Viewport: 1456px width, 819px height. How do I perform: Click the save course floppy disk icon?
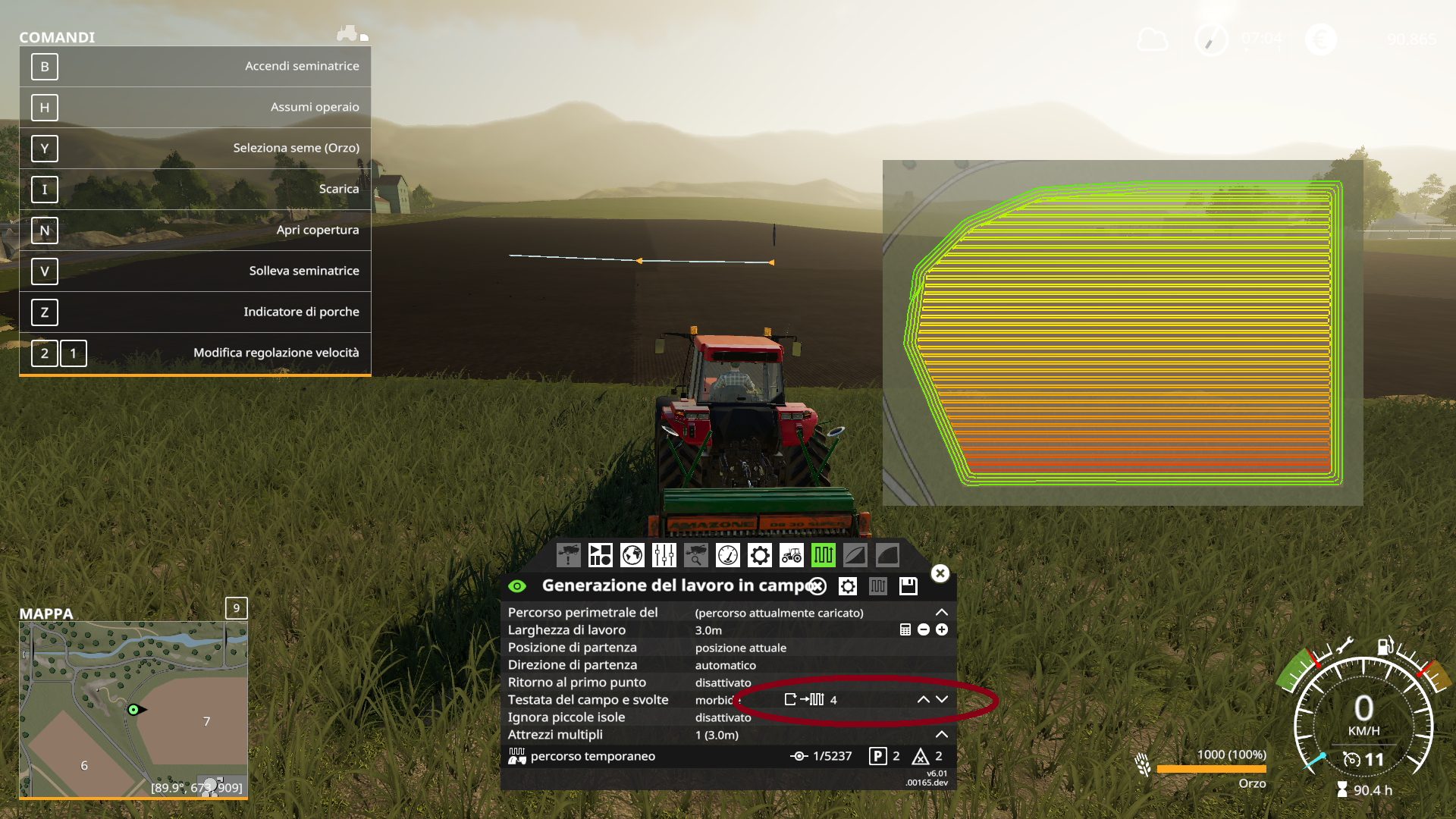pyautogui.click(x=907, y=585)
